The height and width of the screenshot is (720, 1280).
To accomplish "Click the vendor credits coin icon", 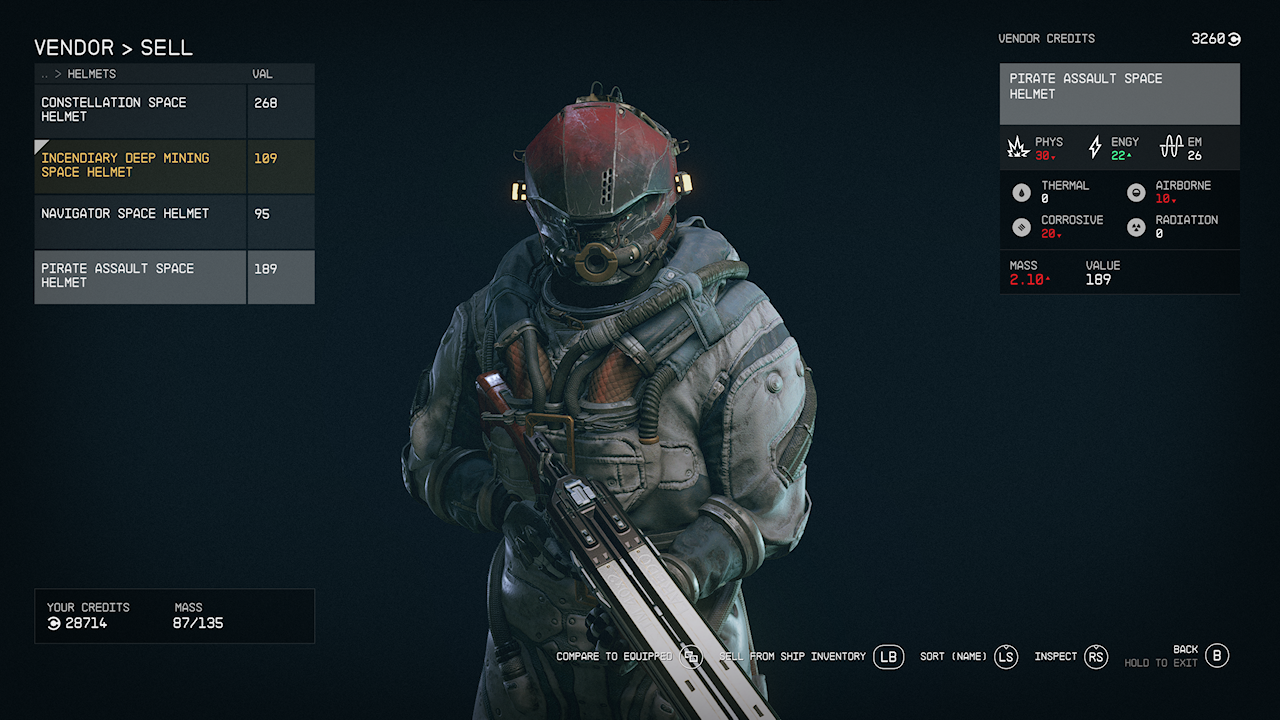I will [x=1231, y=38].
